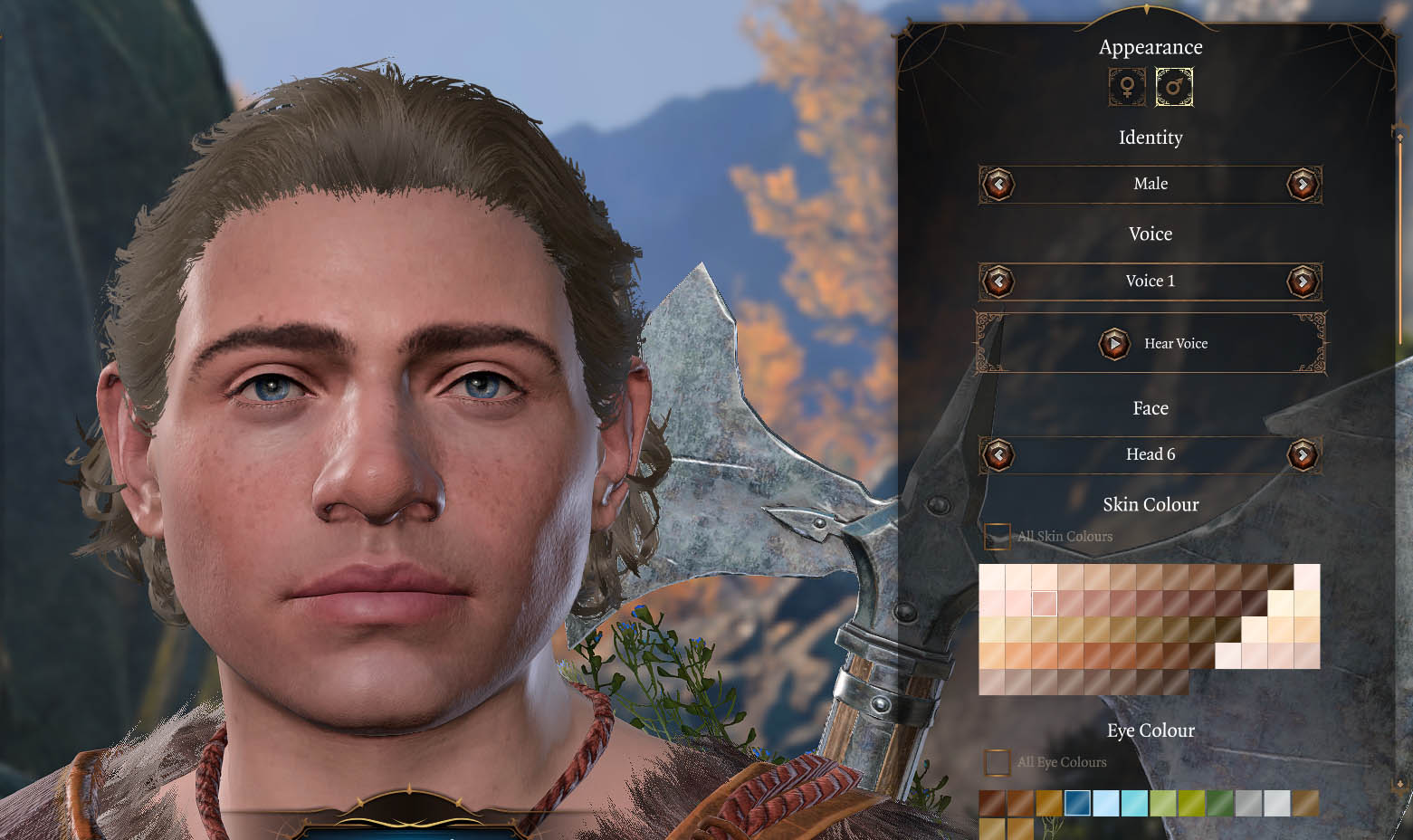Viewport: 1413px width, 840px height.
Task: Cycle backward through the Face heads
Action: pos(998,455)
